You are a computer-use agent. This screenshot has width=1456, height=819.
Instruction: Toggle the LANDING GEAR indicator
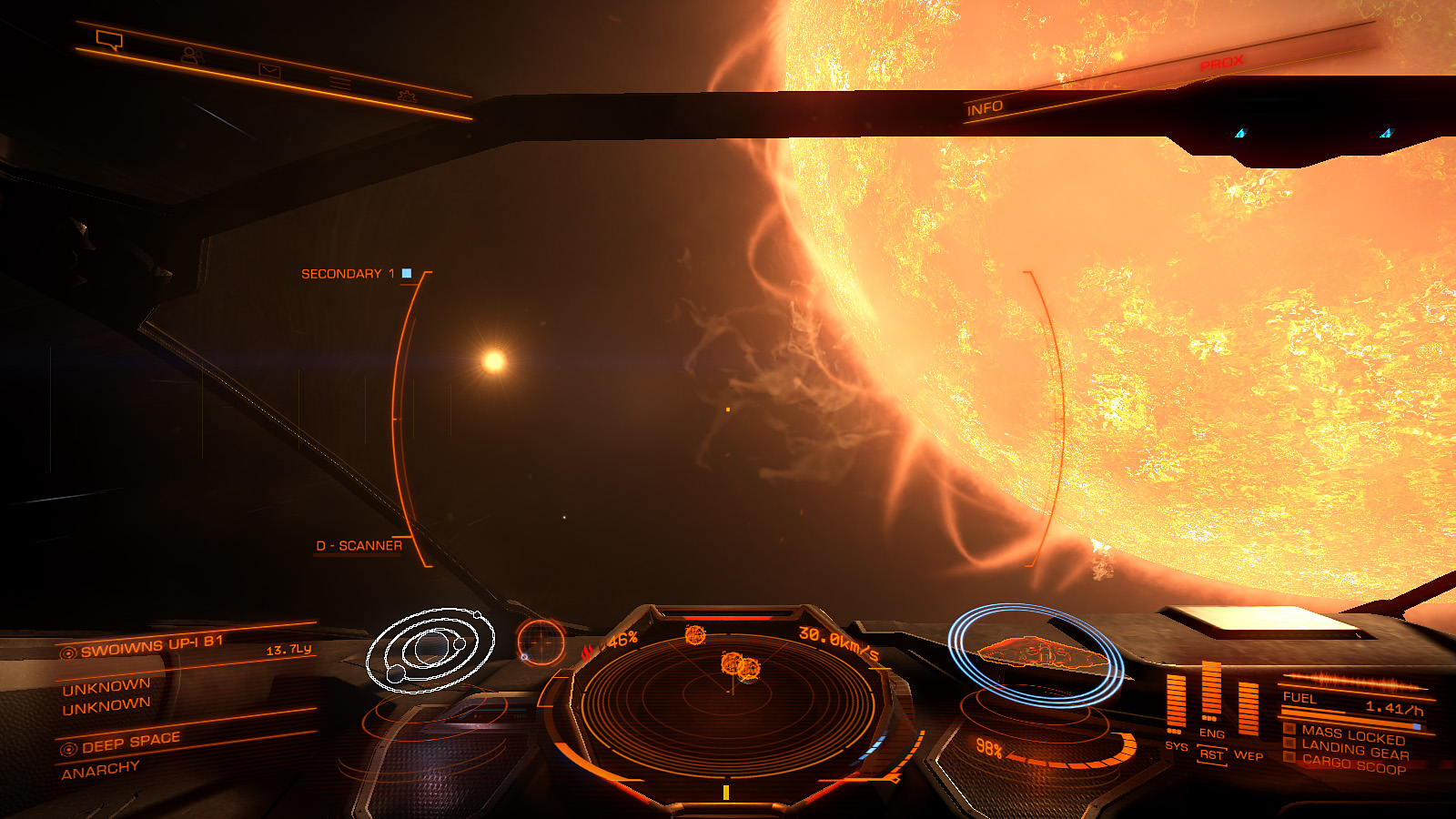(x=1354, y=751)
